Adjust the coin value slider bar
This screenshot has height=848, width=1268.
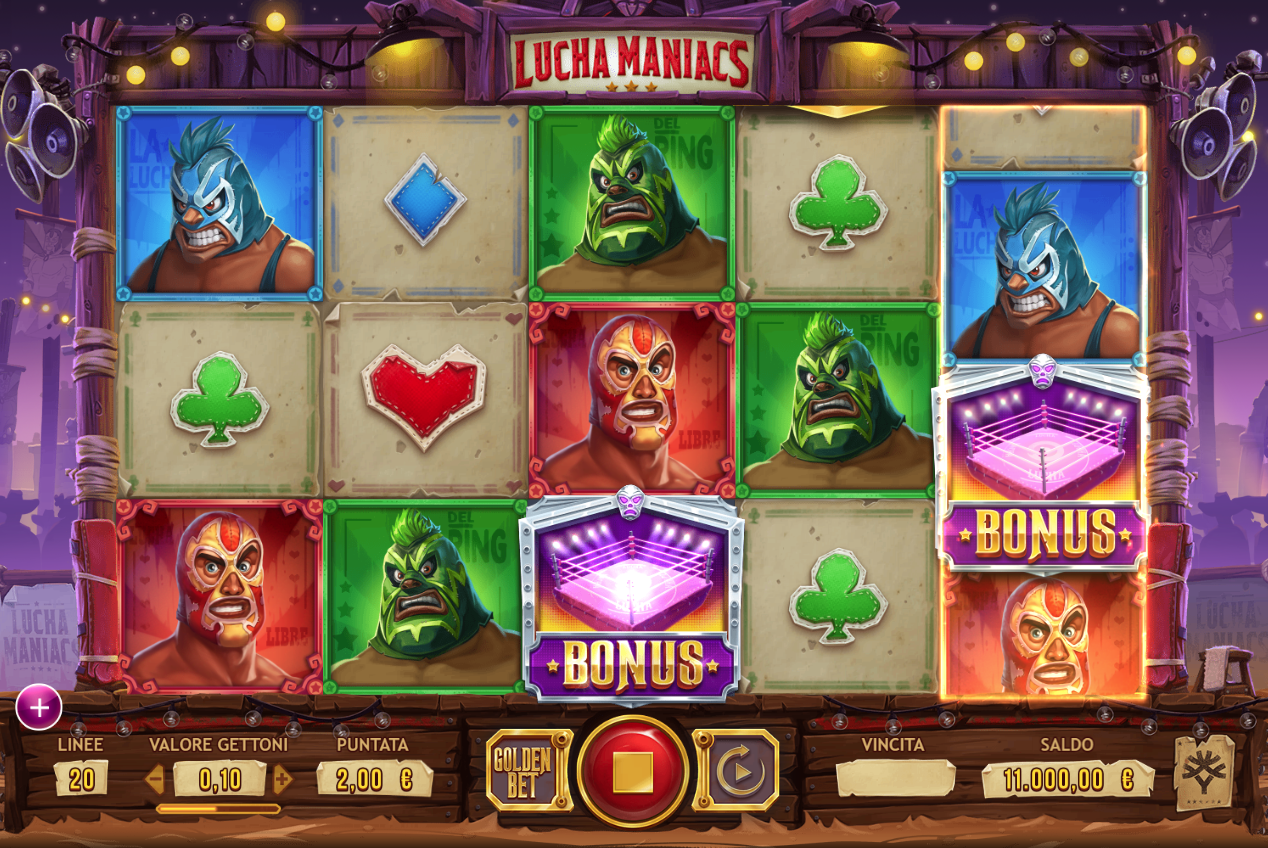218,808
